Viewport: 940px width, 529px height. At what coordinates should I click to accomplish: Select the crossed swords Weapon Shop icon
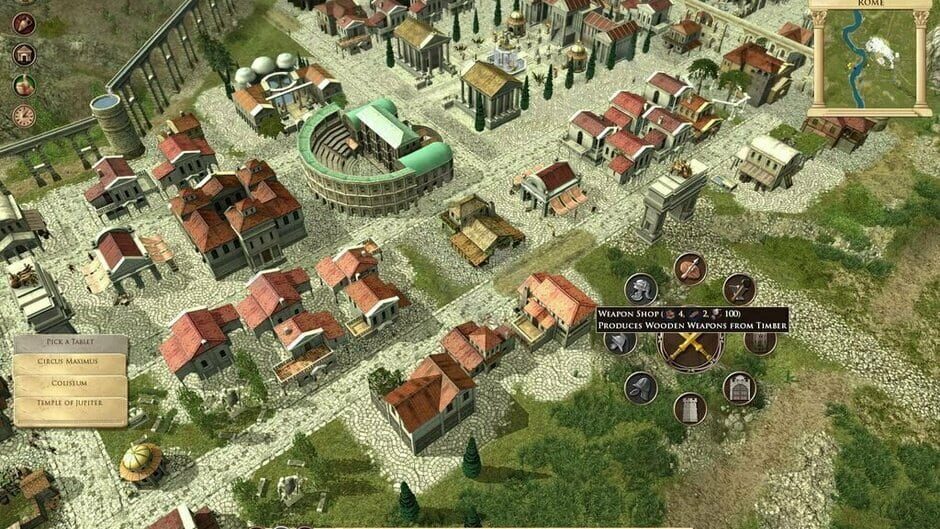pos(690,347)
